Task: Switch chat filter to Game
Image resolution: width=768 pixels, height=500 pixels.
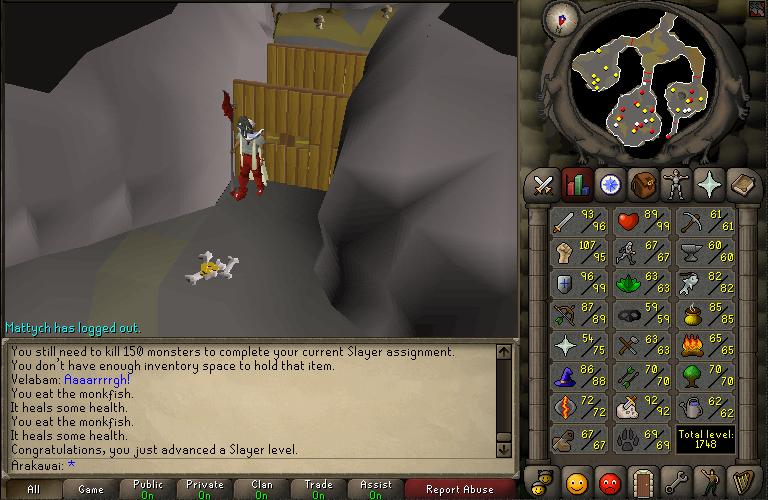Action: pos(90,490)
